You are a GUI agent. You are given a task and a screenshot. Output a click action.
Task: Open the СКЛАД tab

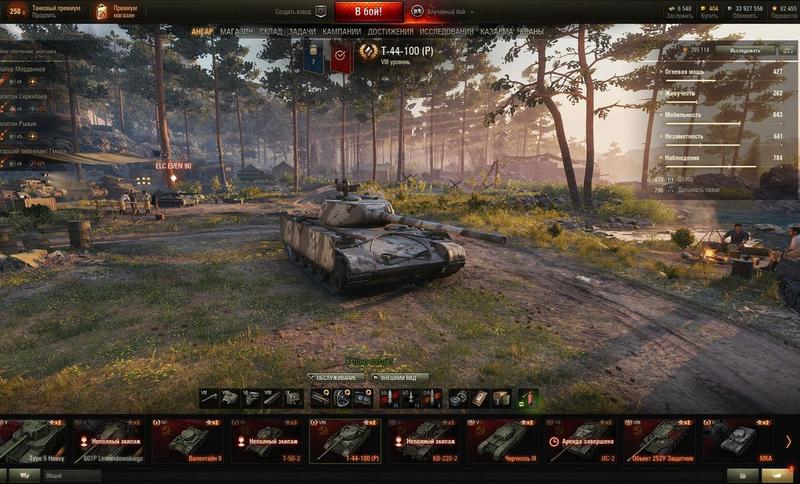click(x=271, y=32)
